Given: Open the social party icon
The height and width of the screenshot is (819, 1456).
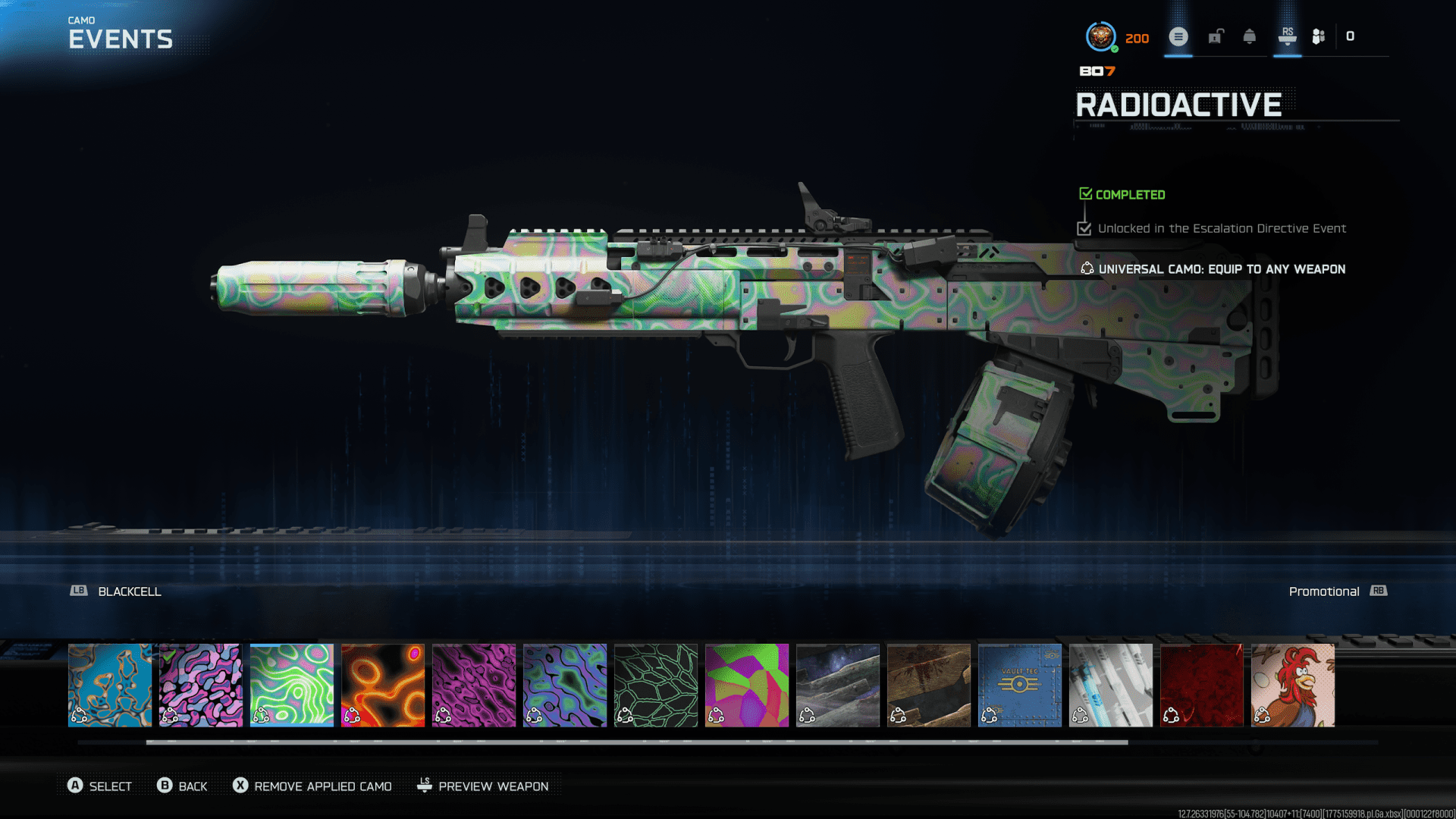Looking at the screenshot, I should pos(1319,36).
